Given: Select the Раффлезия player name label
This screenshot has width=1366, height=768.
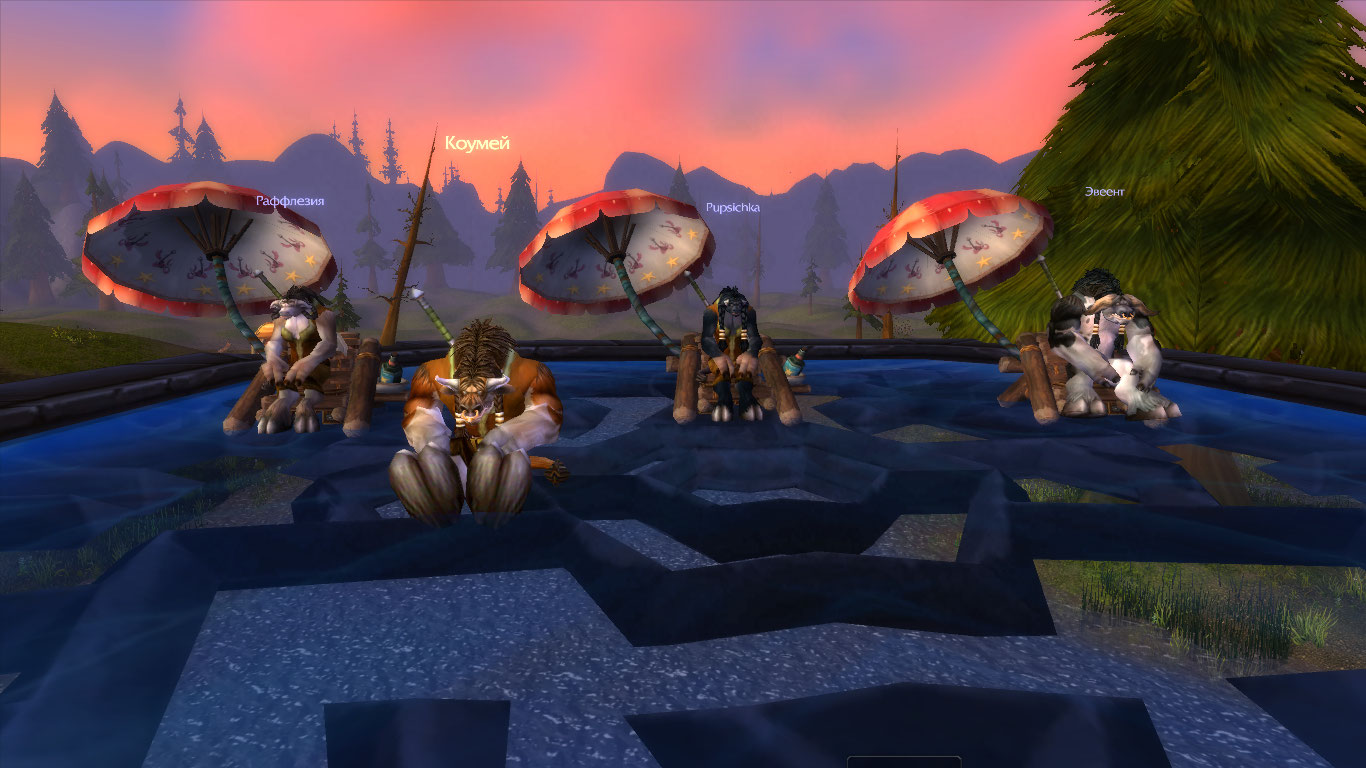Looking at the screenshot, I should (x=290, y=201).
